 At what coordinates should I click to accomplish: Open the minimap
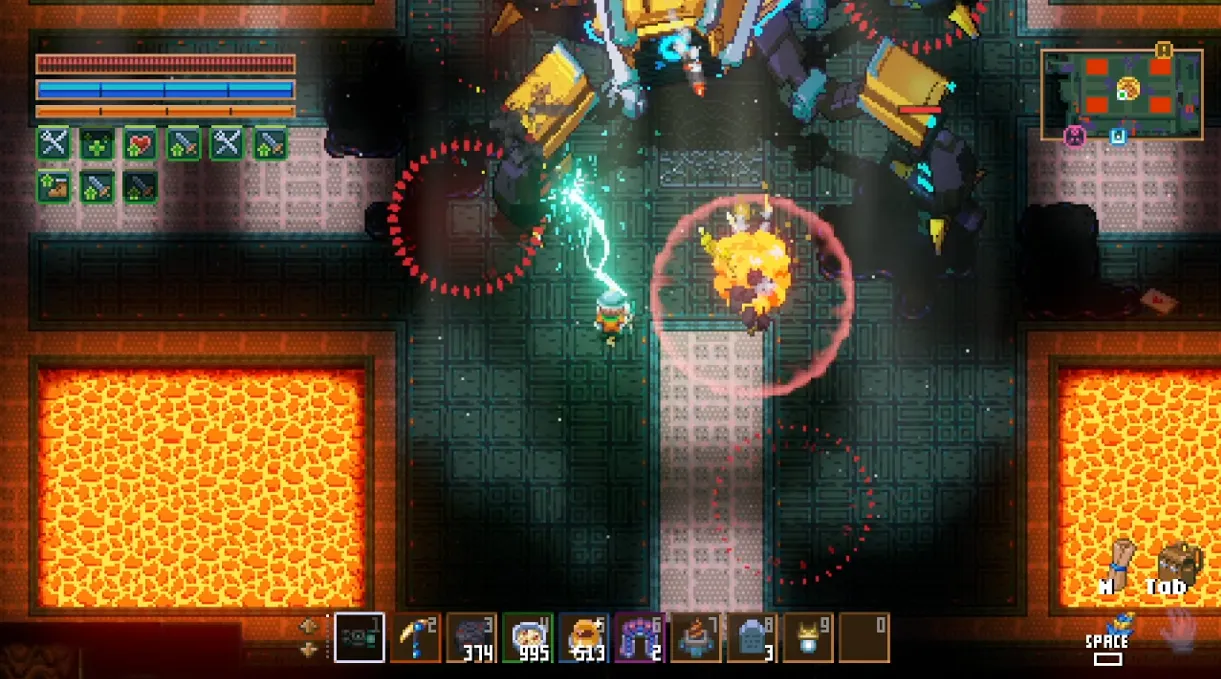[1121, 94]
